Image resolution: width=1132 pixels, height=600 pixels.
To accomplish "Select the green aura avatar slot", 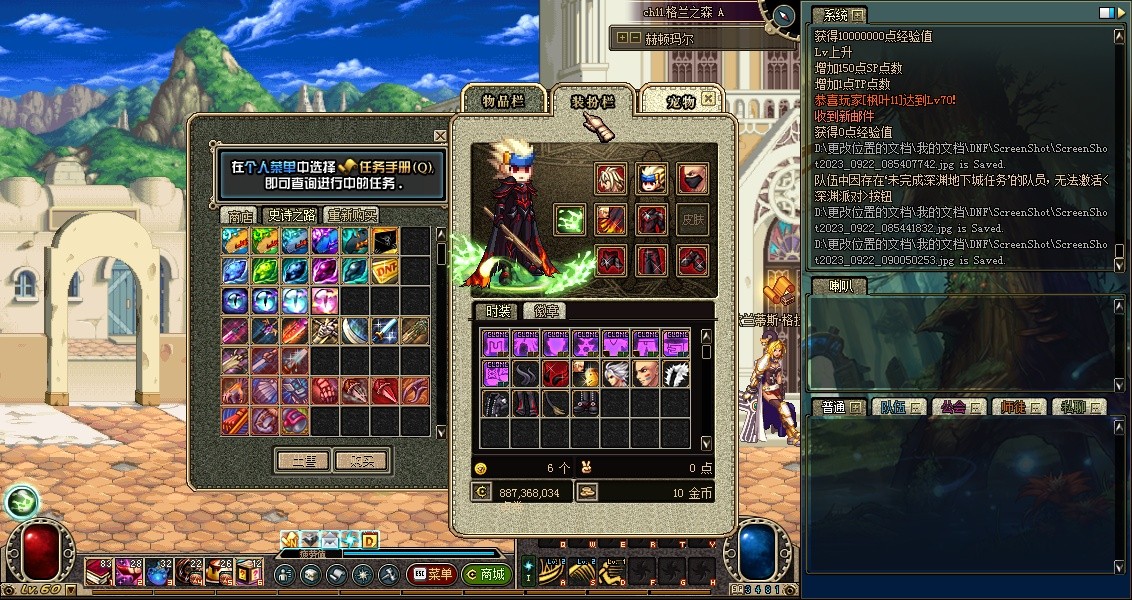I will coord(570,220).
